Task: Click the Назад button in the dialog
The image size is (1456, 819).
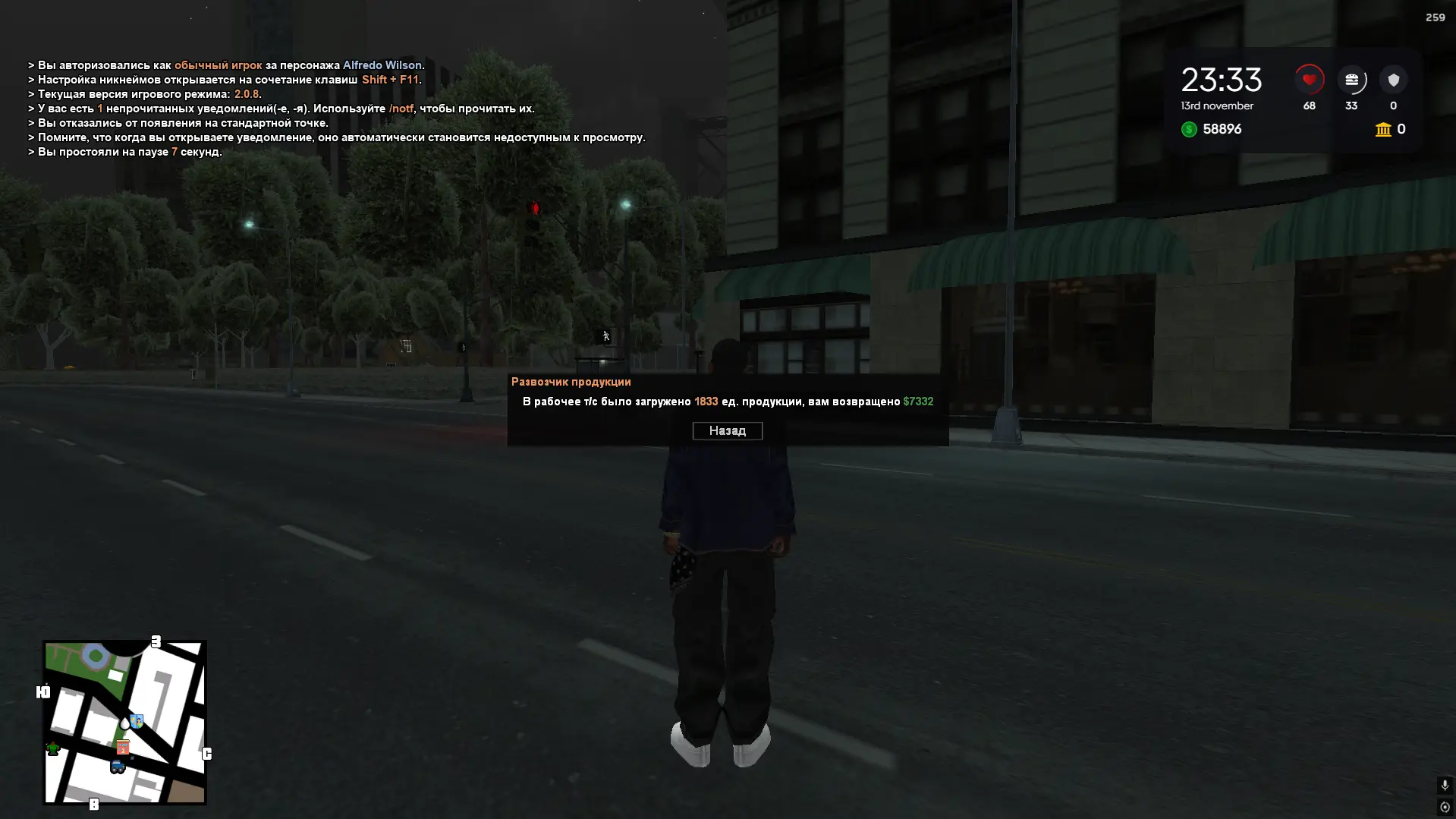Action: coord(727,430)
